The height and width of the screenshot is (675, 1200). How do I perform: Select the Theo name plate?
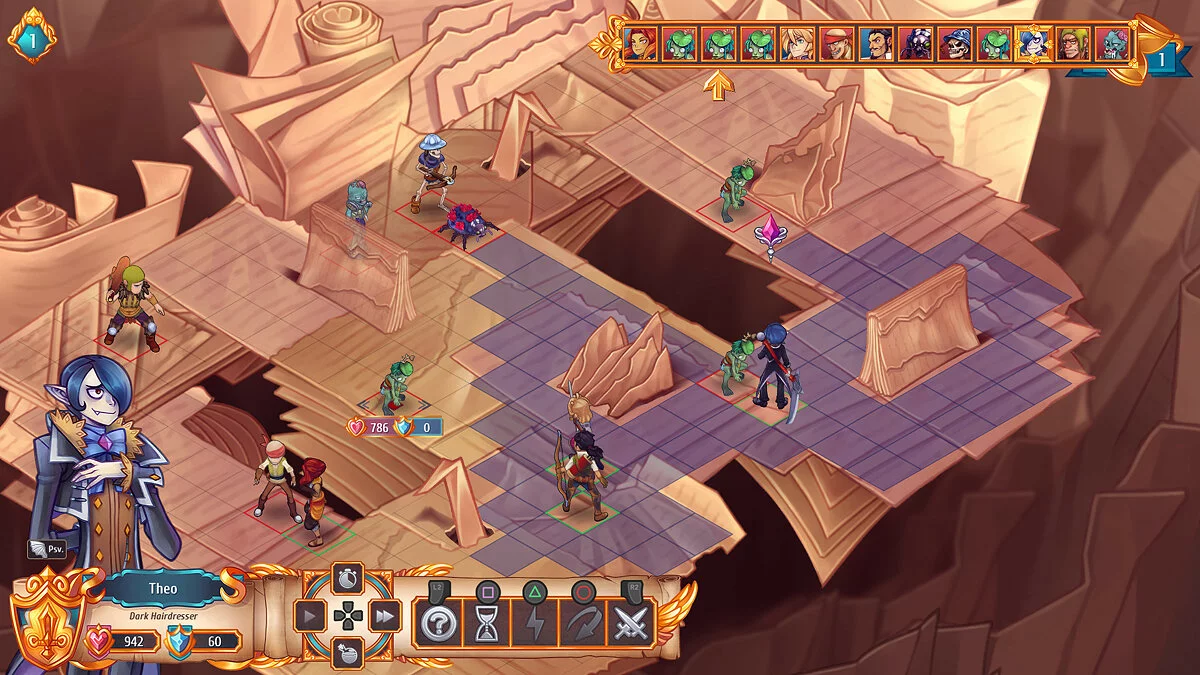(x=162, y=589)
